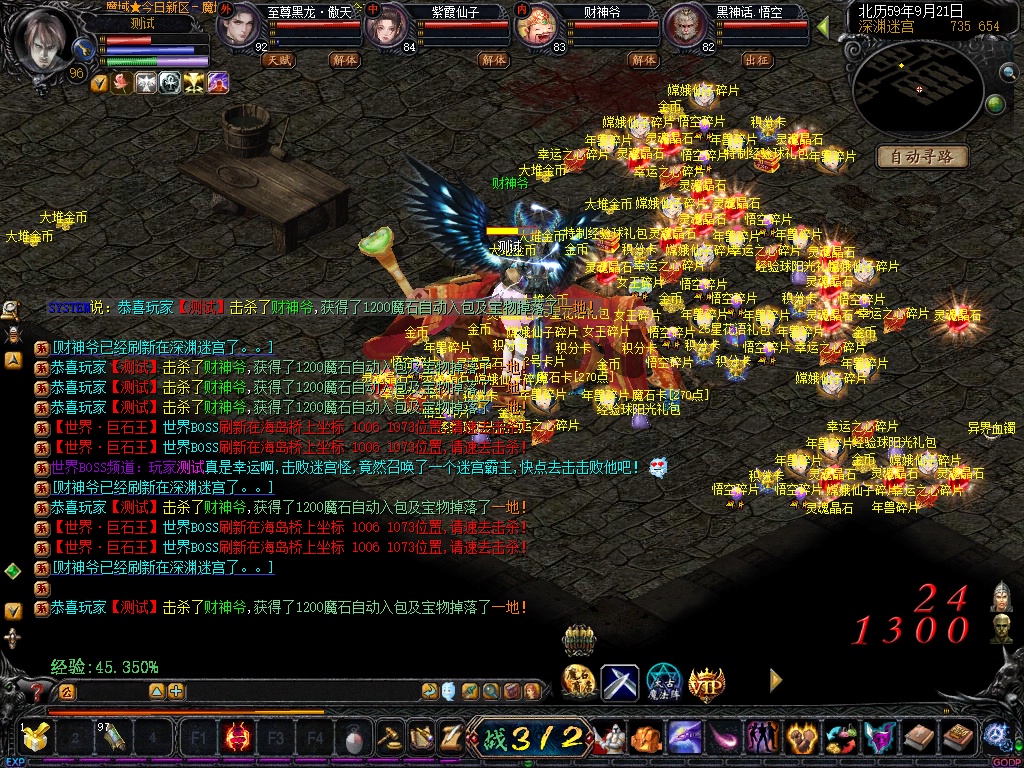Open the minimap of 深渊迷宫
1024x768 pixels.
pos(917,92)
